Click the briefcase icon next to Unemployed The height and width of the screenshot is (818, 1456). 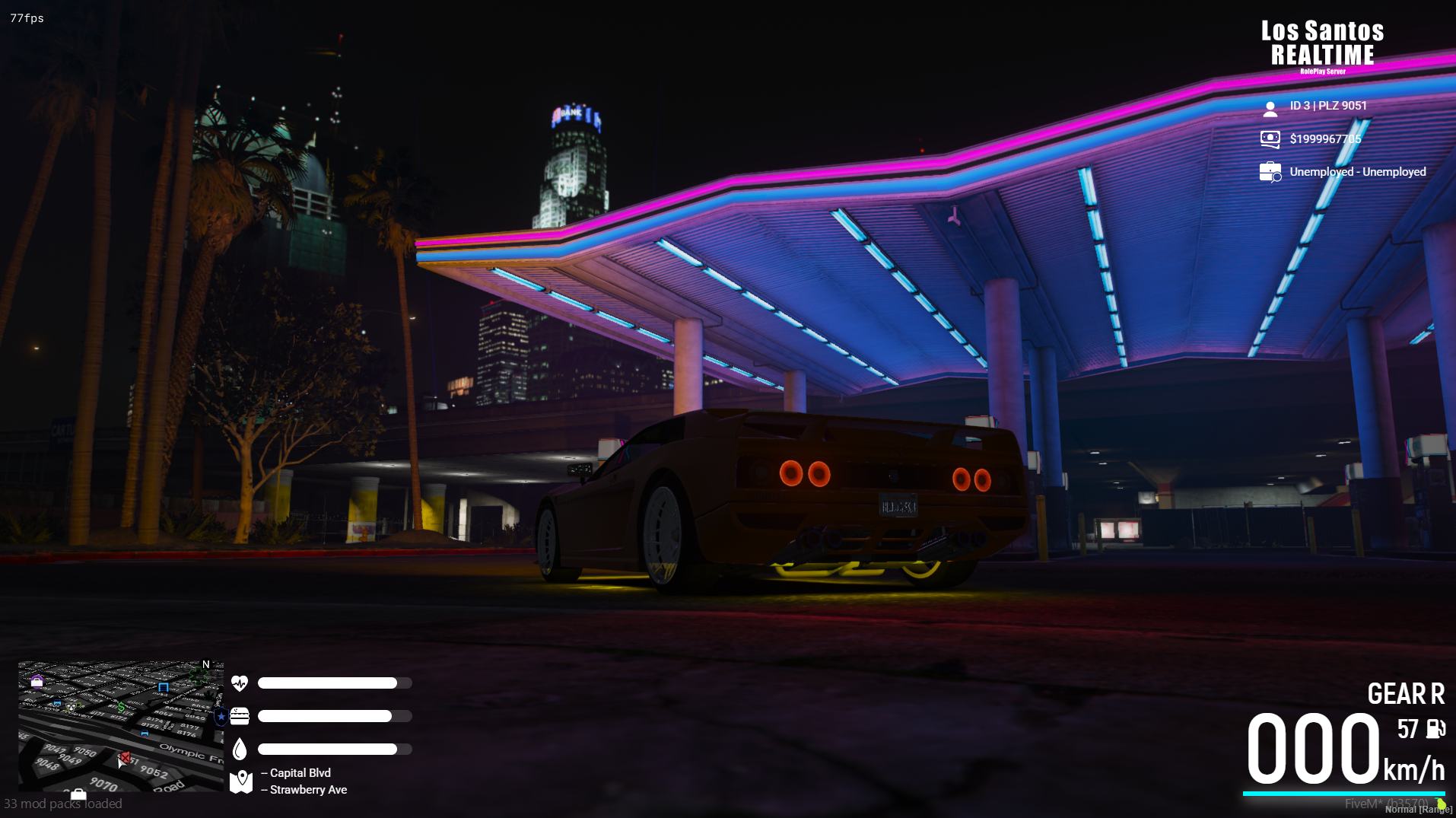pyautogui.click(x=1270, y=172)
